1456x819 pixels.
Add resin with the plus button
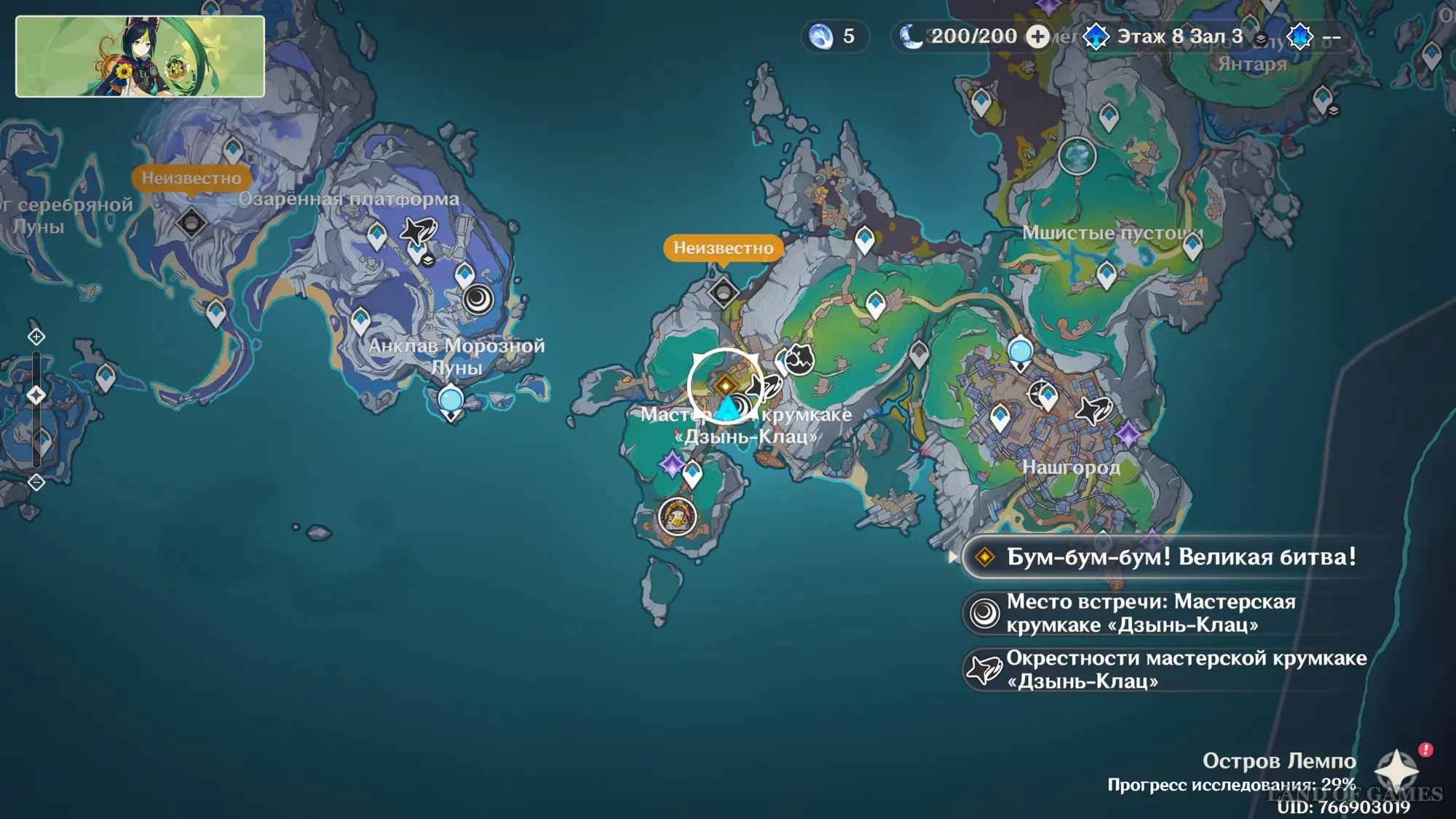click(x=1037, y=36)
